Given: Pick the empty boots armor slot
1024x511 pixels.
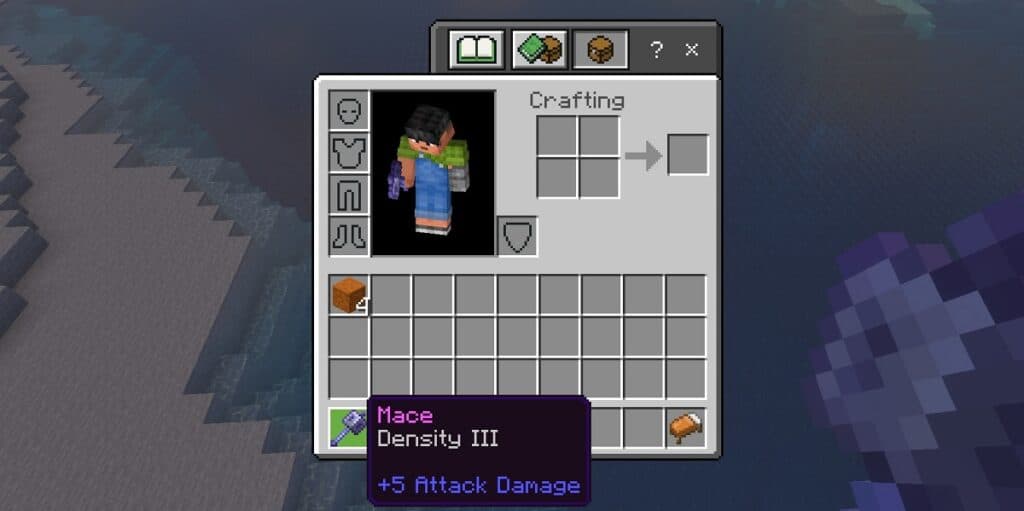Looking at the screenshot, I should [349, 237].
